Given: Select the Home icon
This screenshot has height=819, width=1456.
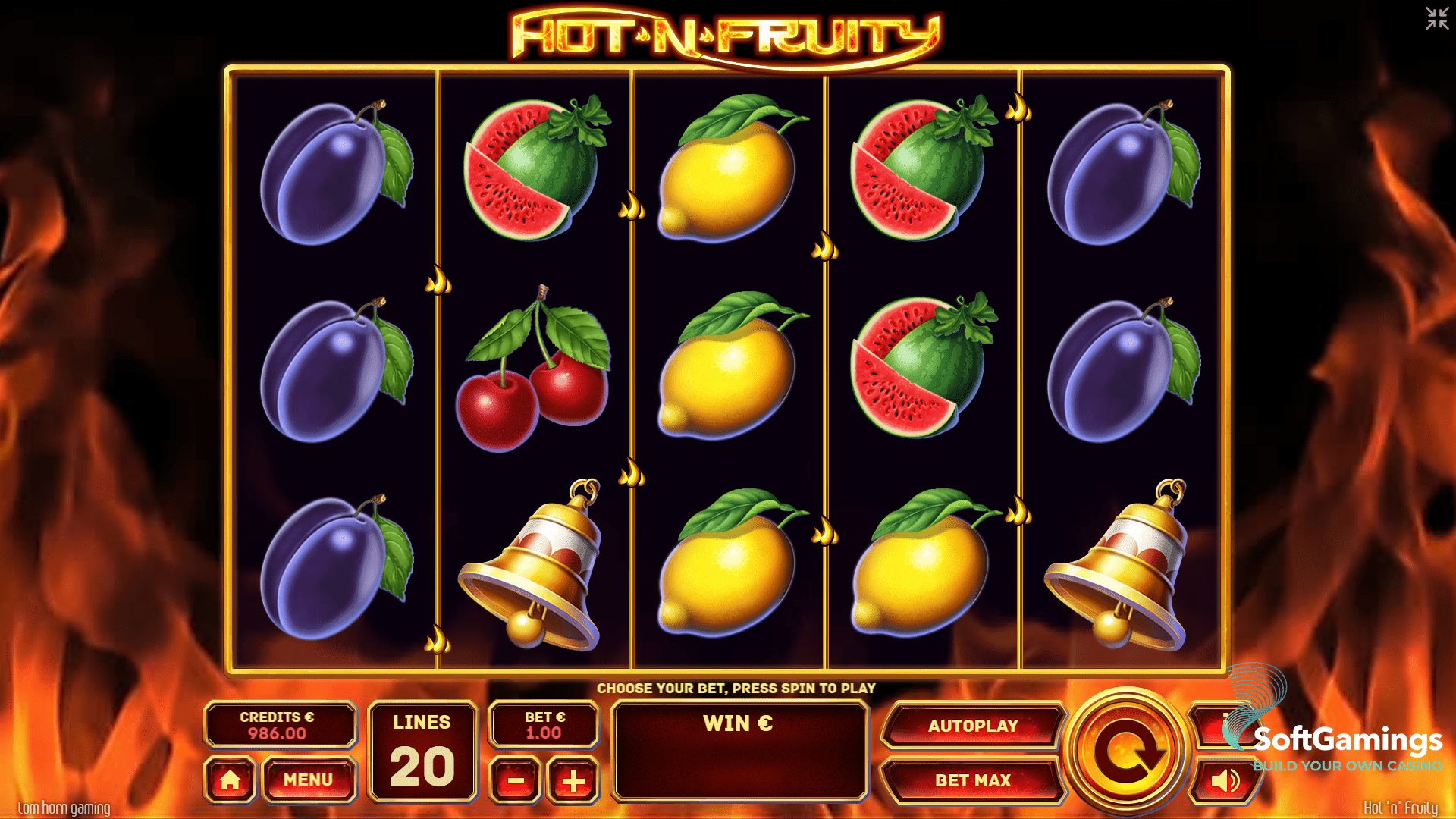Looking at the screenshot, I should click(x=231, y=780).
